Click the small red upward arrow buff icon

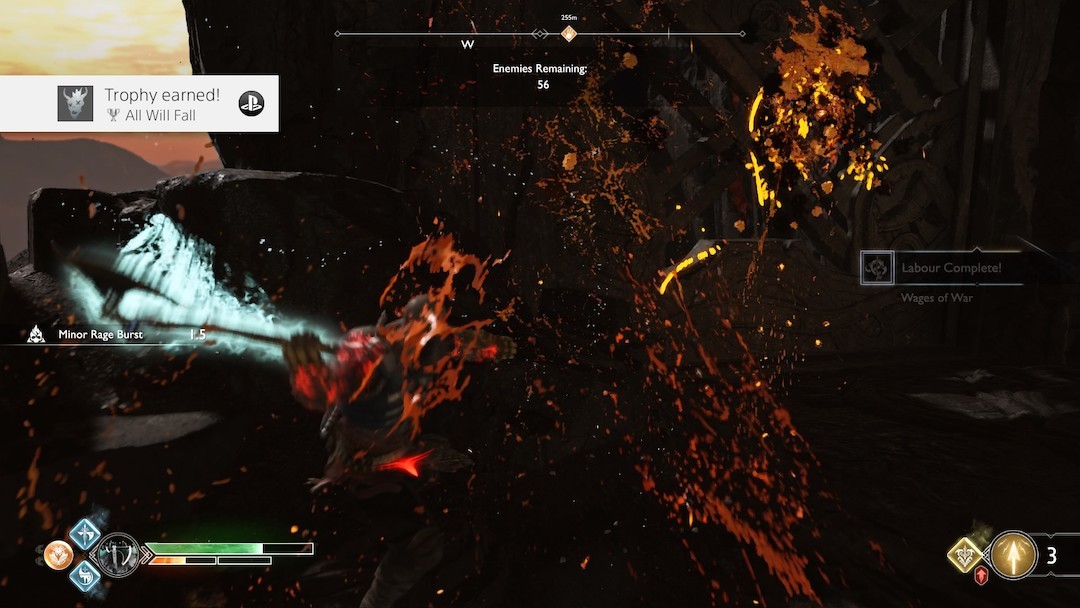point(981,576)
